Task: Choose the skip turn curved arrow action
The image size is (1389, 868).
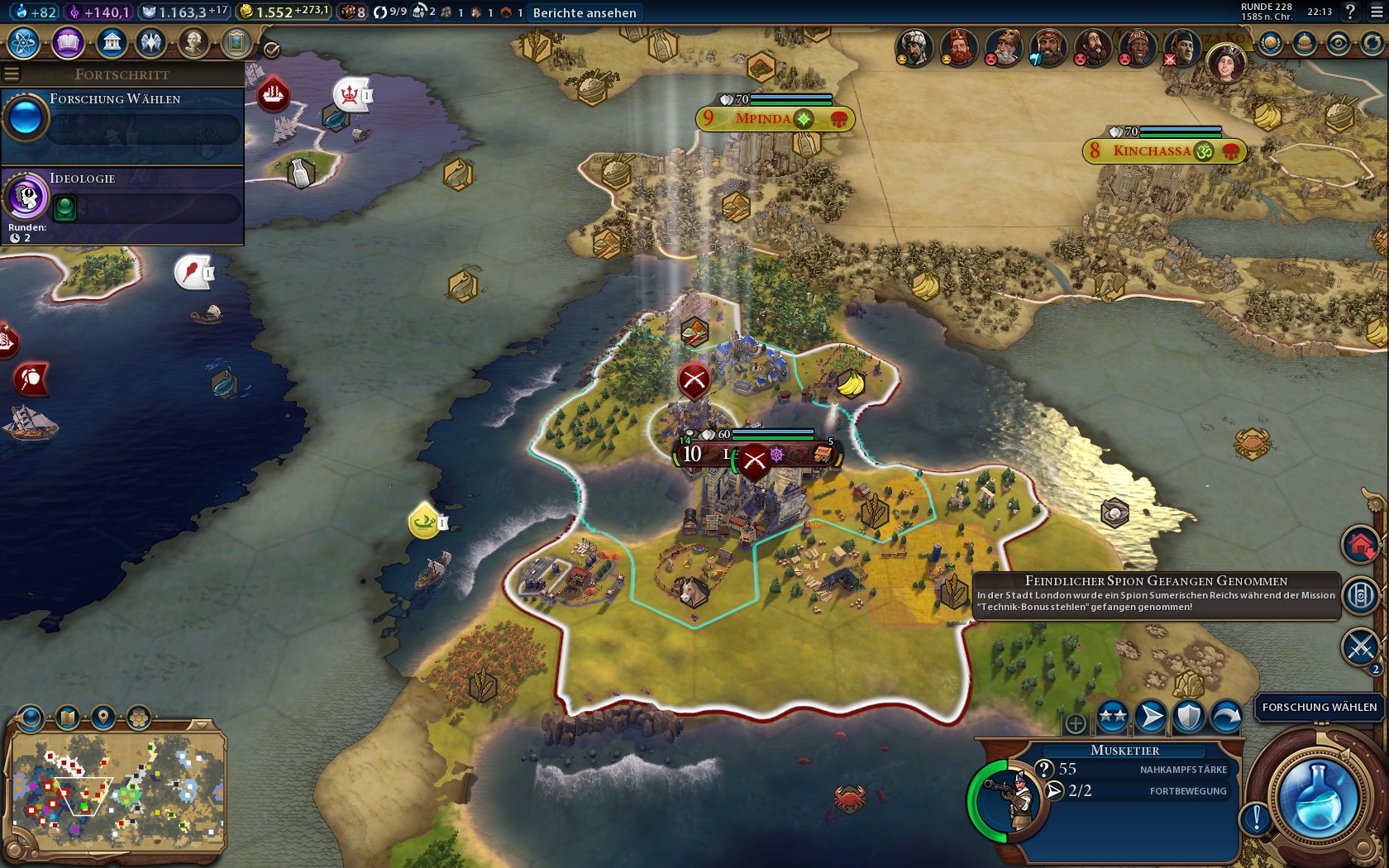Action: point(1226,717)
